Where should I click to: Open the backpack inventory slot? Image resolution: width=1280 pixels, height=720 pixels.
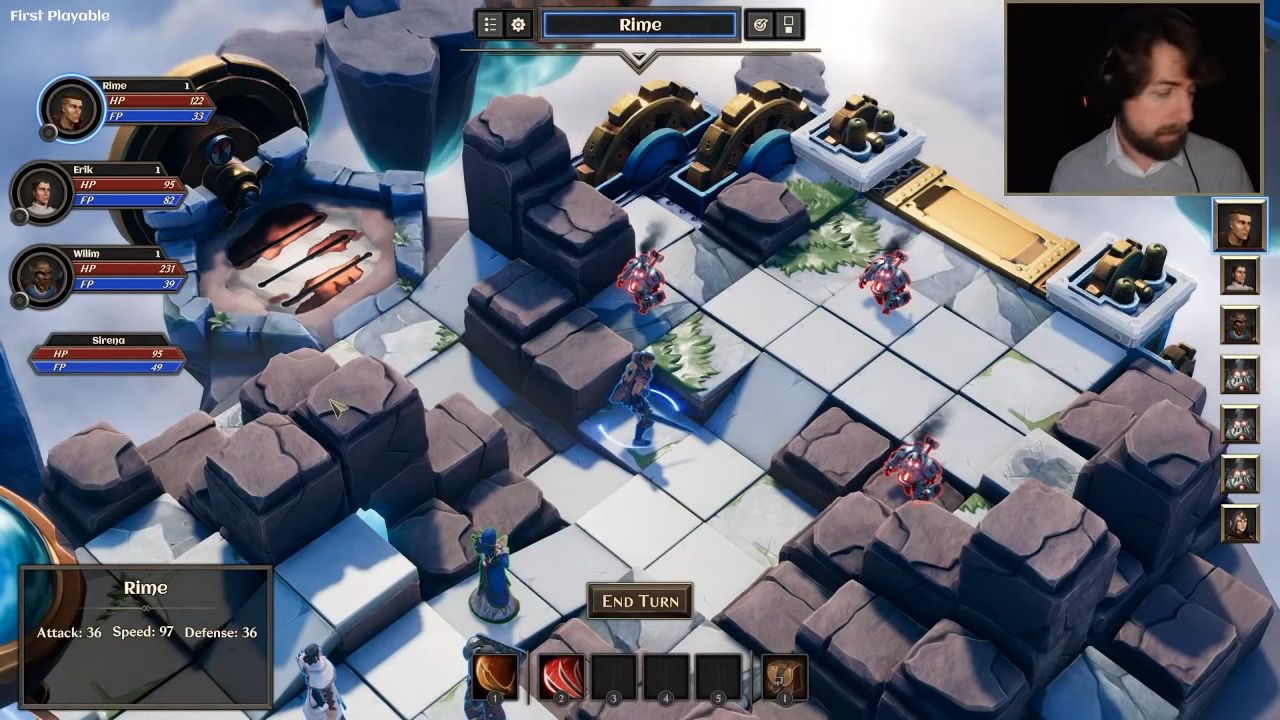point(784,676)
